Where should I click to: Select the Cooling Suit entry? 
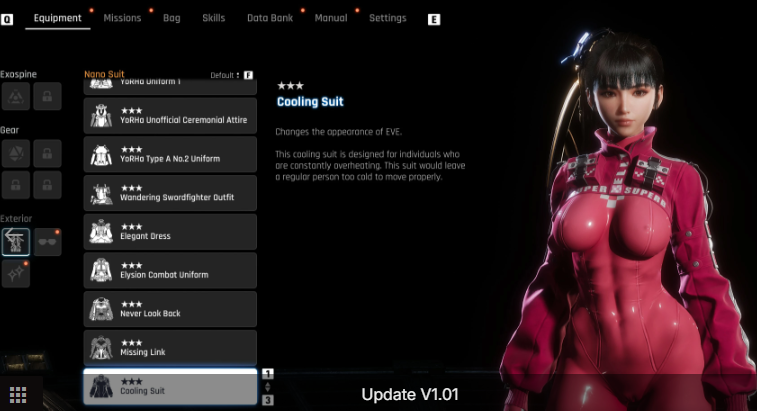(x=170, y=386)
